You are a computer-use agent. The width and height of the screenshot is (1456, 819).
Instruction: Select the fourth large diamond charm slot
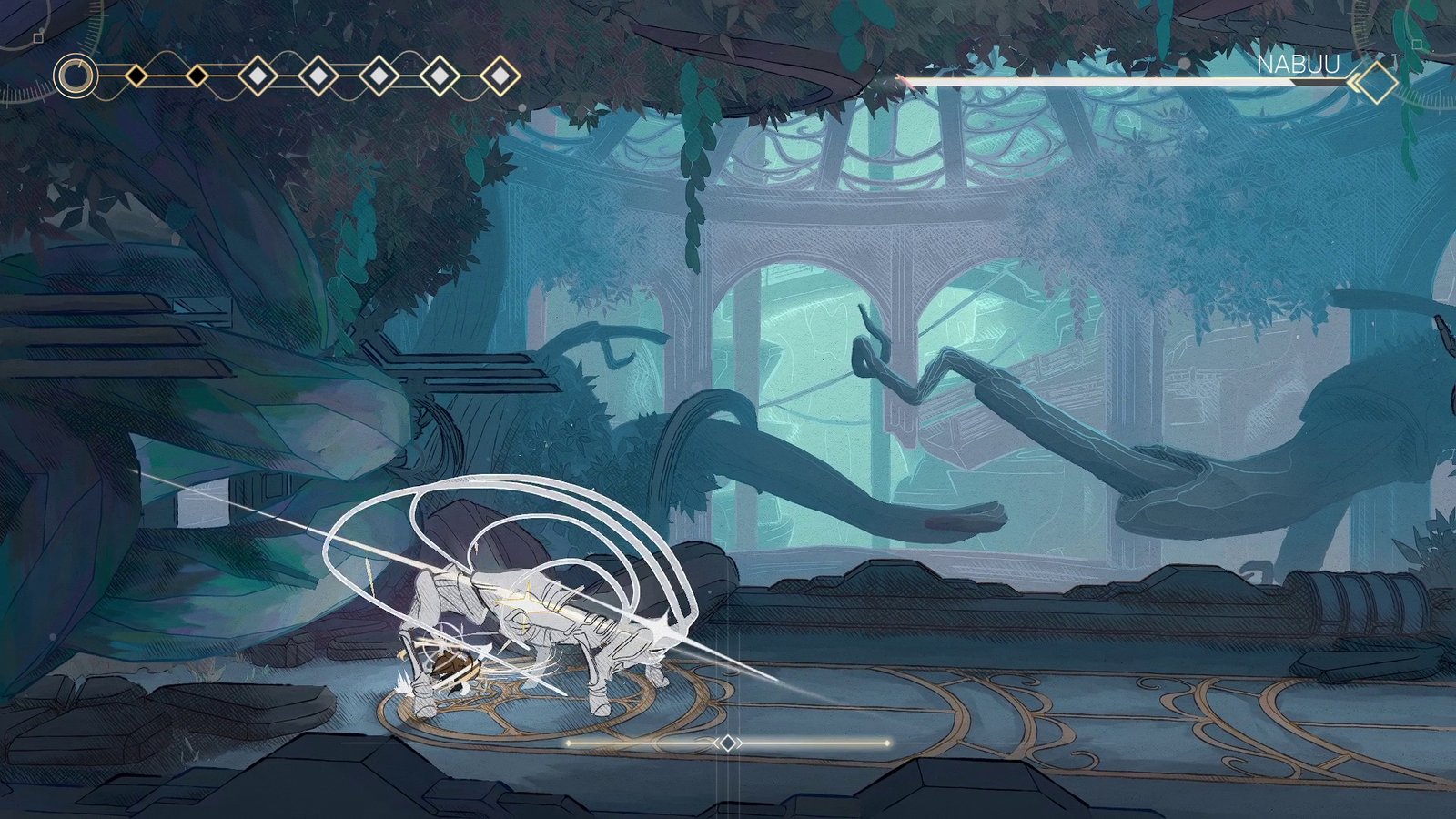[439, 76]
